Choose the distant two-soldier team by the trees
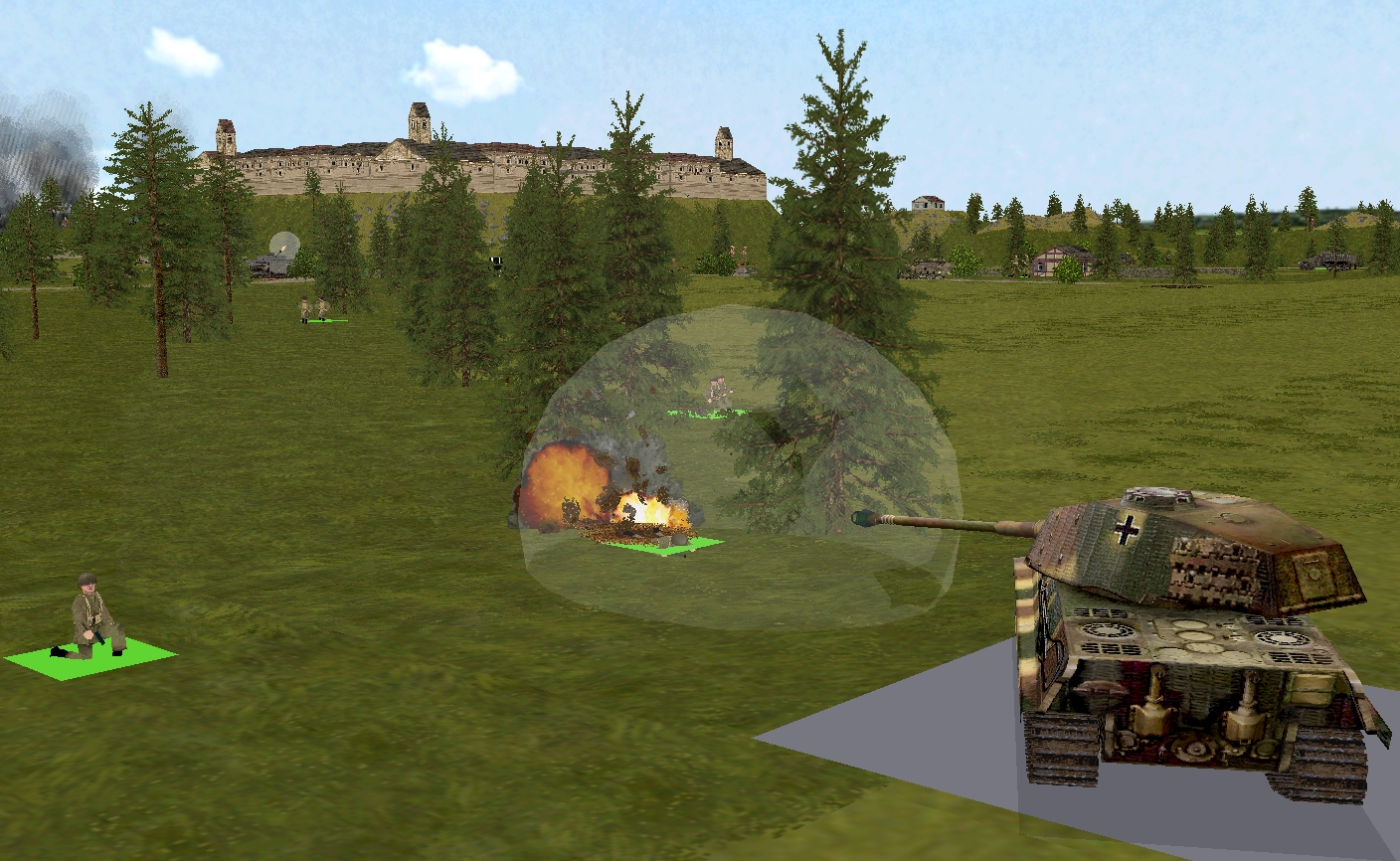This screenshot has width=1400, height=861. (313, 310)
